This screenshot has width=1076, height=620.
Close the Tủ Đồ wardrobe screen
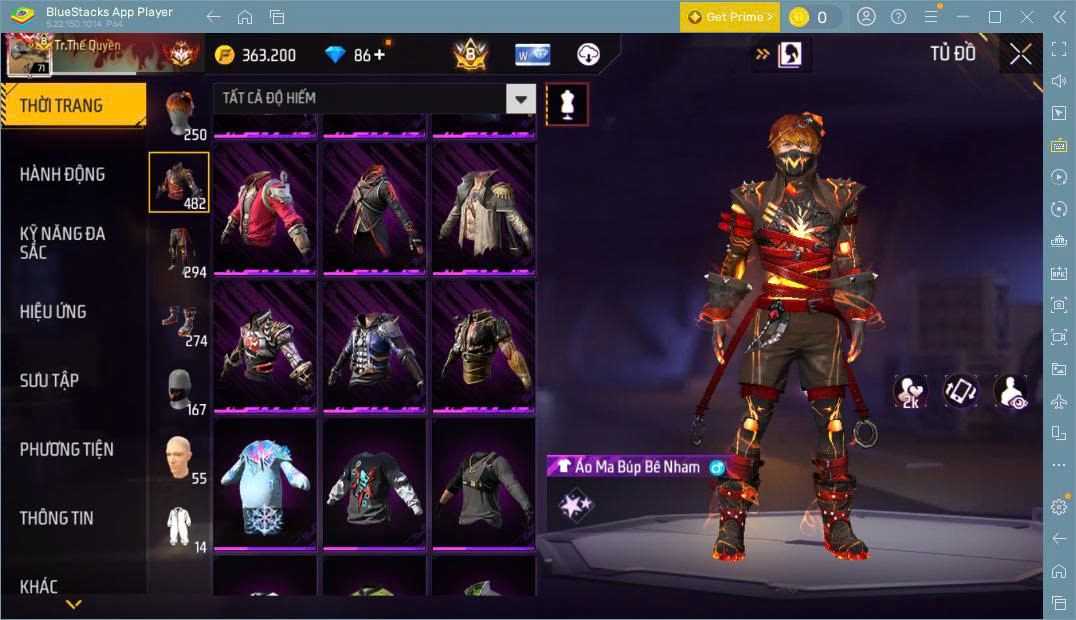tap(1020, 54)
